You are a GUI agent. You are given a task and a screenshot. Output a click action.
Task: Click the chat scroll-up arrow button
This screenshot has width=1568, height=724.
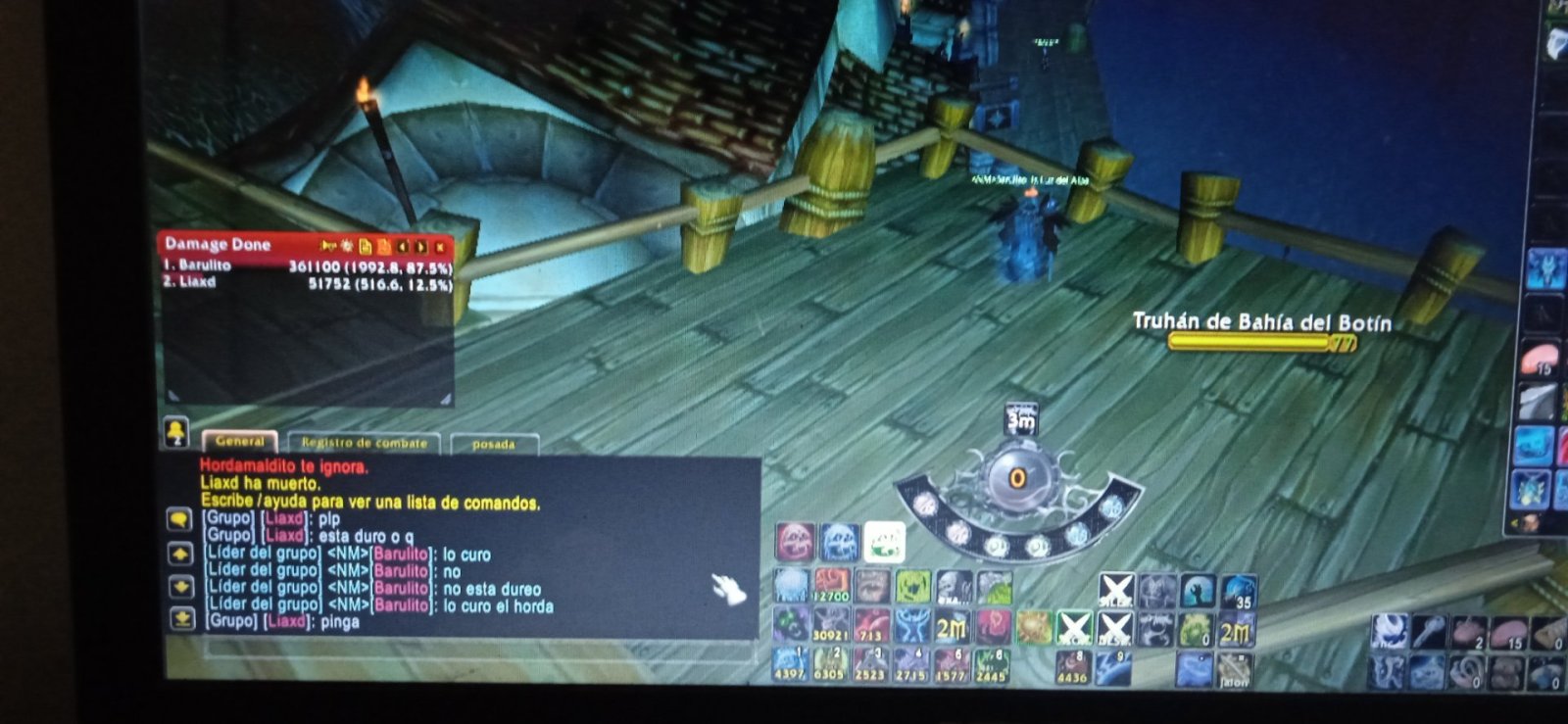pos(181,555)
